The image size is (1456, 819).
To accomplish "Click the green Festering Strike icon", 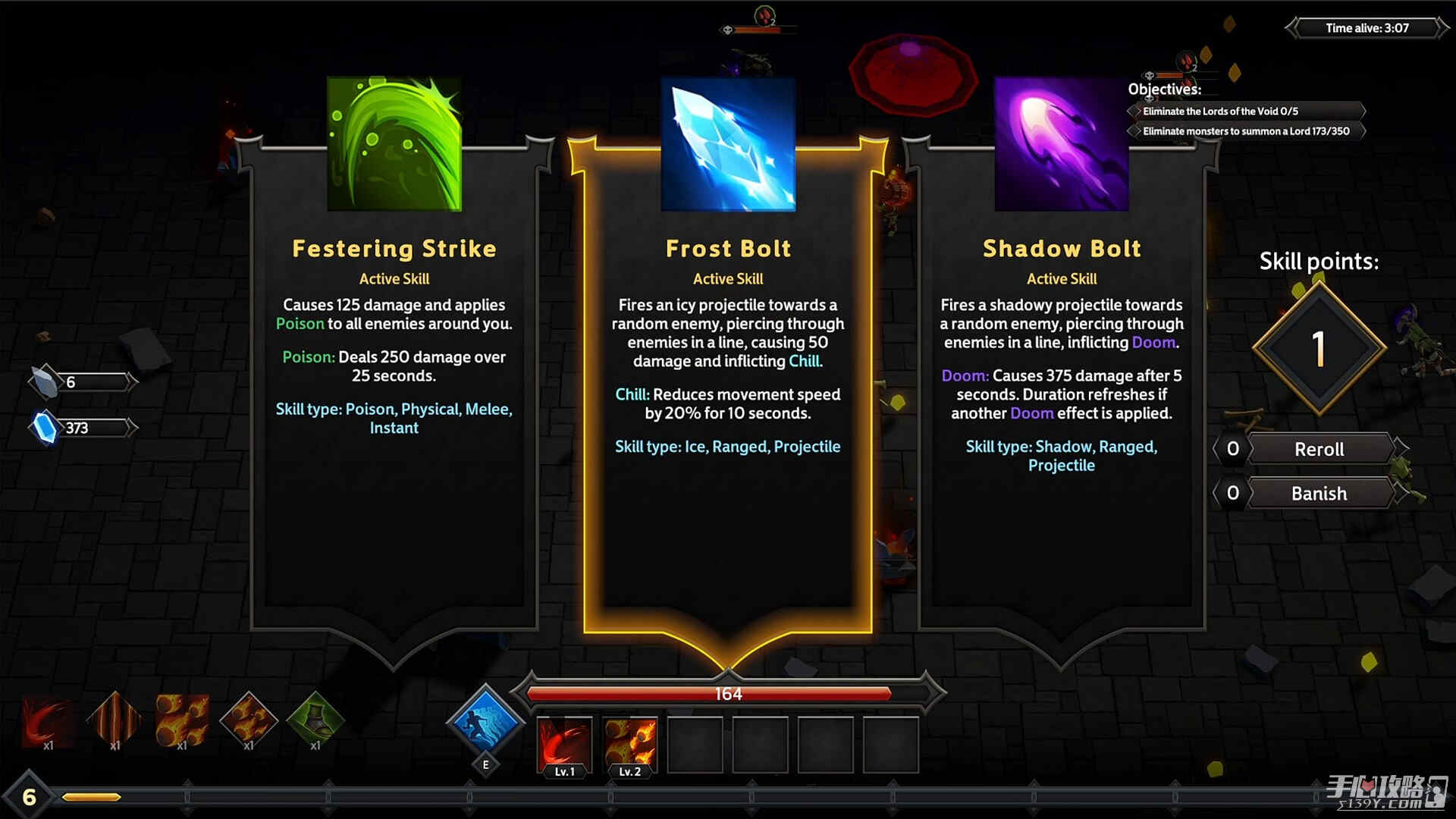I will coord(394,143).
